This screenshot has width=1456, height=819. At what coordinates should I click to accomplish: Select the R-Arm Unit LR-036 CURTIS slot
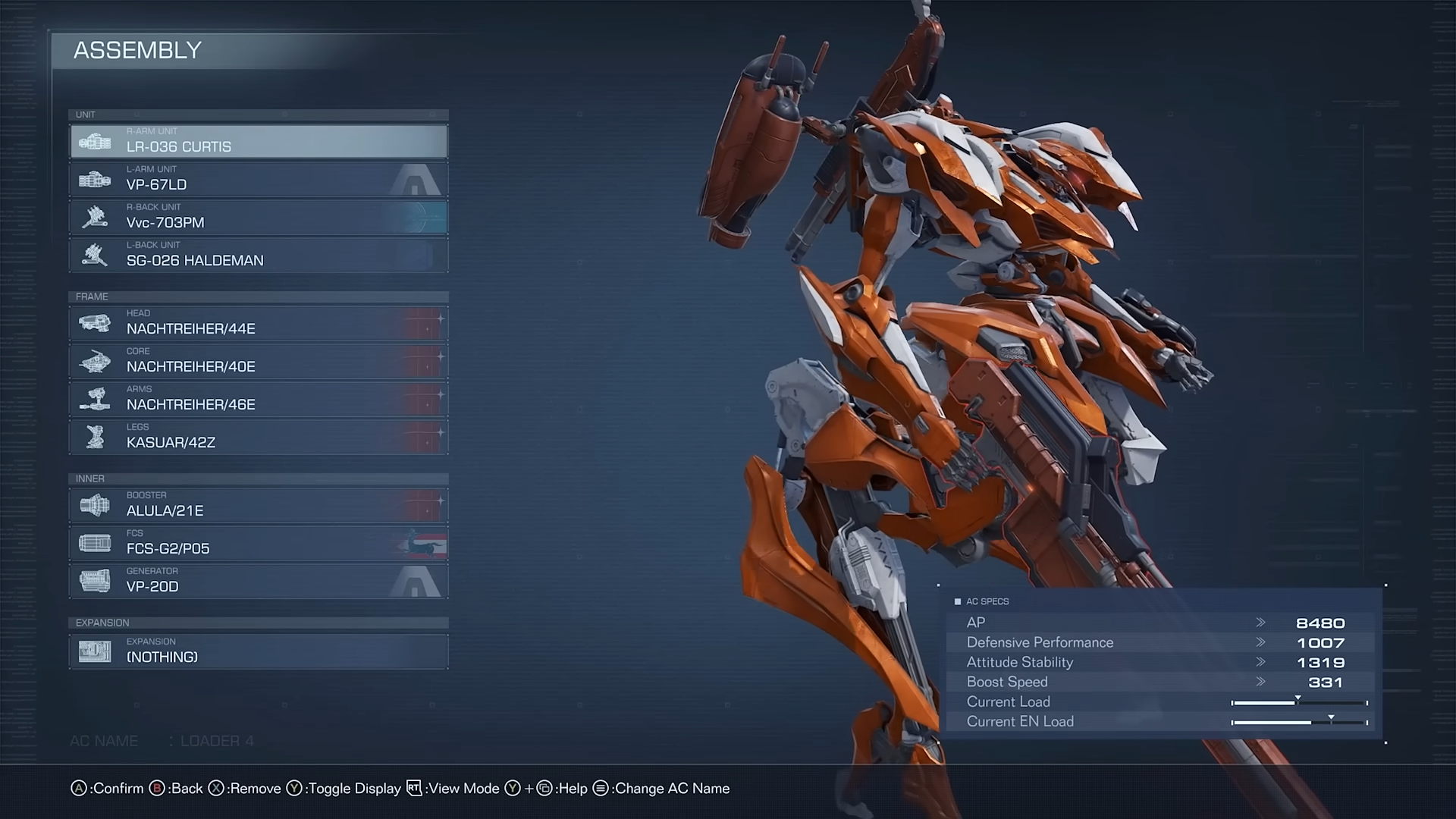[259, 142]
